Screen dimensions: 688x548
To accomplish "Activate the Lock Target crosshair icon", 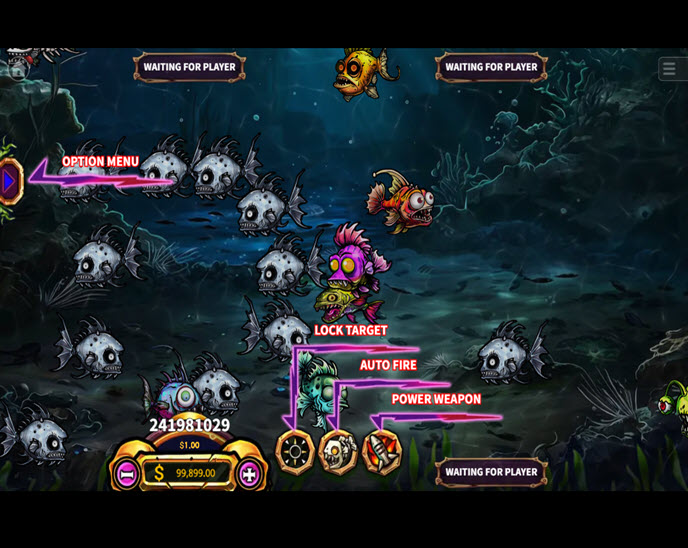I will (295, 452).
